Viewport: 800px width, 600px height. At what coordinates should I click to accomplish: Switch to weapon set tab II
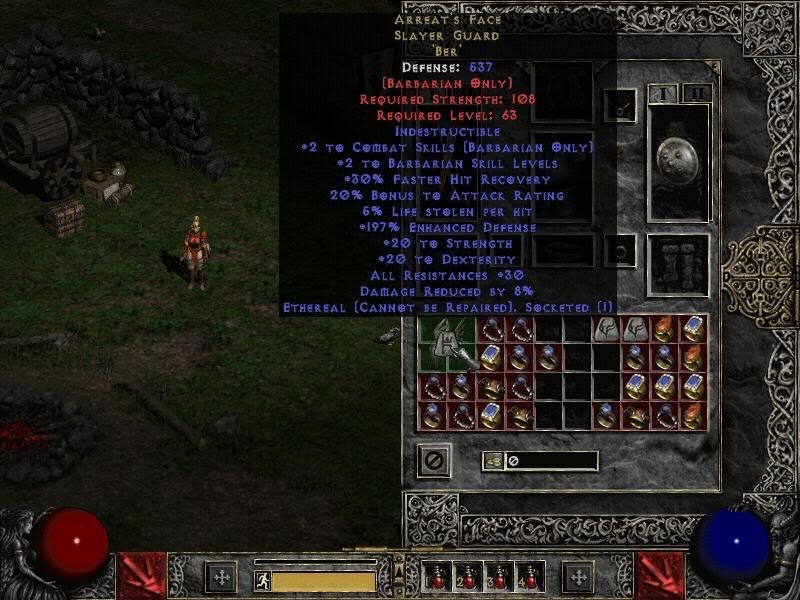pyautogui.click(x=697, y=94)
